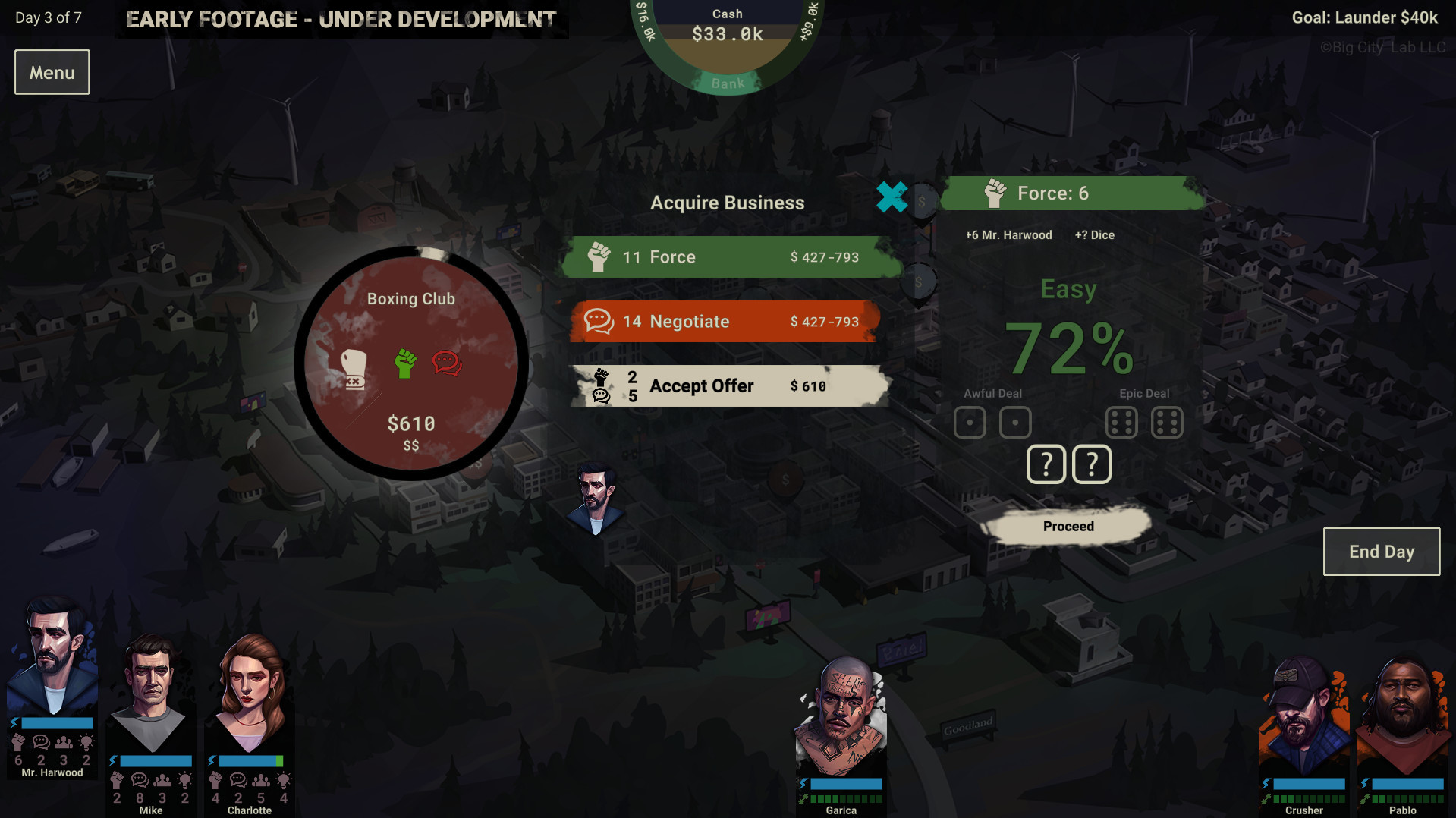Screen dimensions: 1456x818
Task: Select the Force fist icon in Acquire Business
Action: coord(599,256)
